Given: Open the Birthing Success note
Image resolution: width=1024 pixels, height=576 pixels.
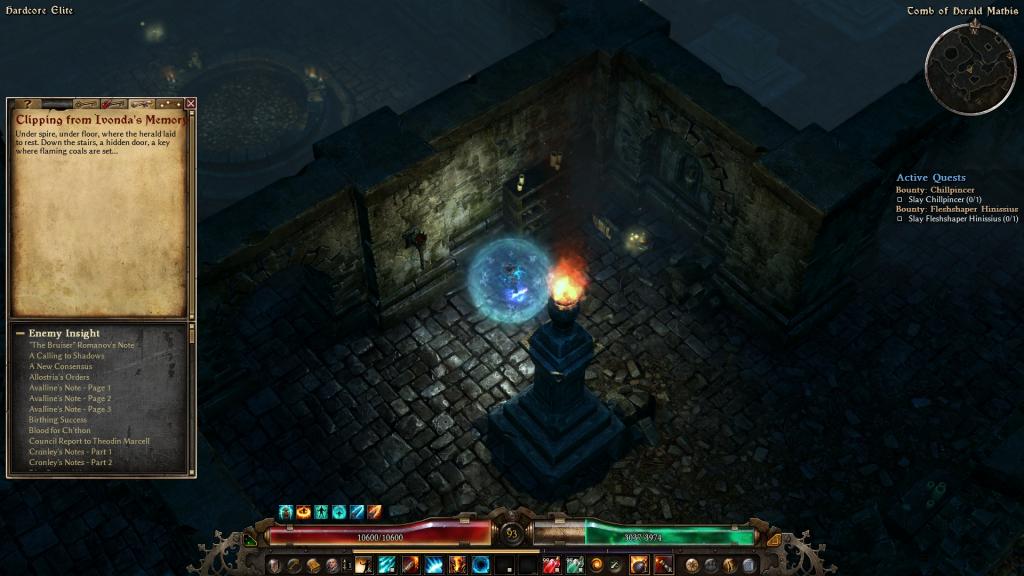Looking at the screenshot, I should [58, 420].
